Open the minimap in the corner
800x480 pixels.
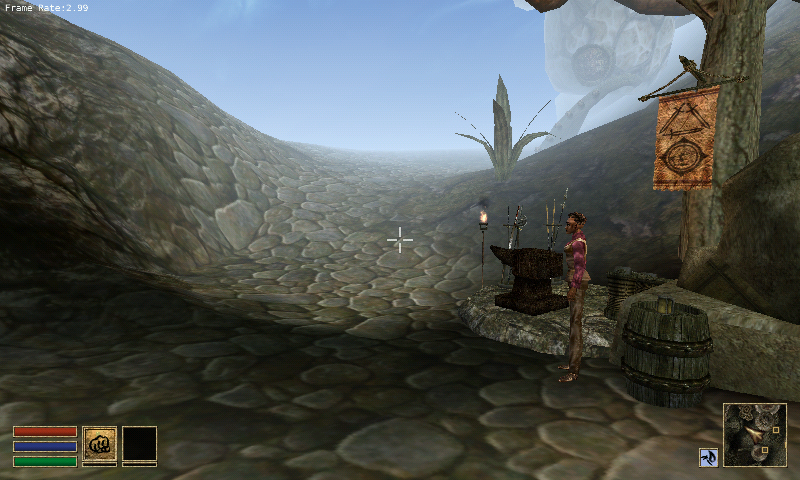tap(754, 435)
